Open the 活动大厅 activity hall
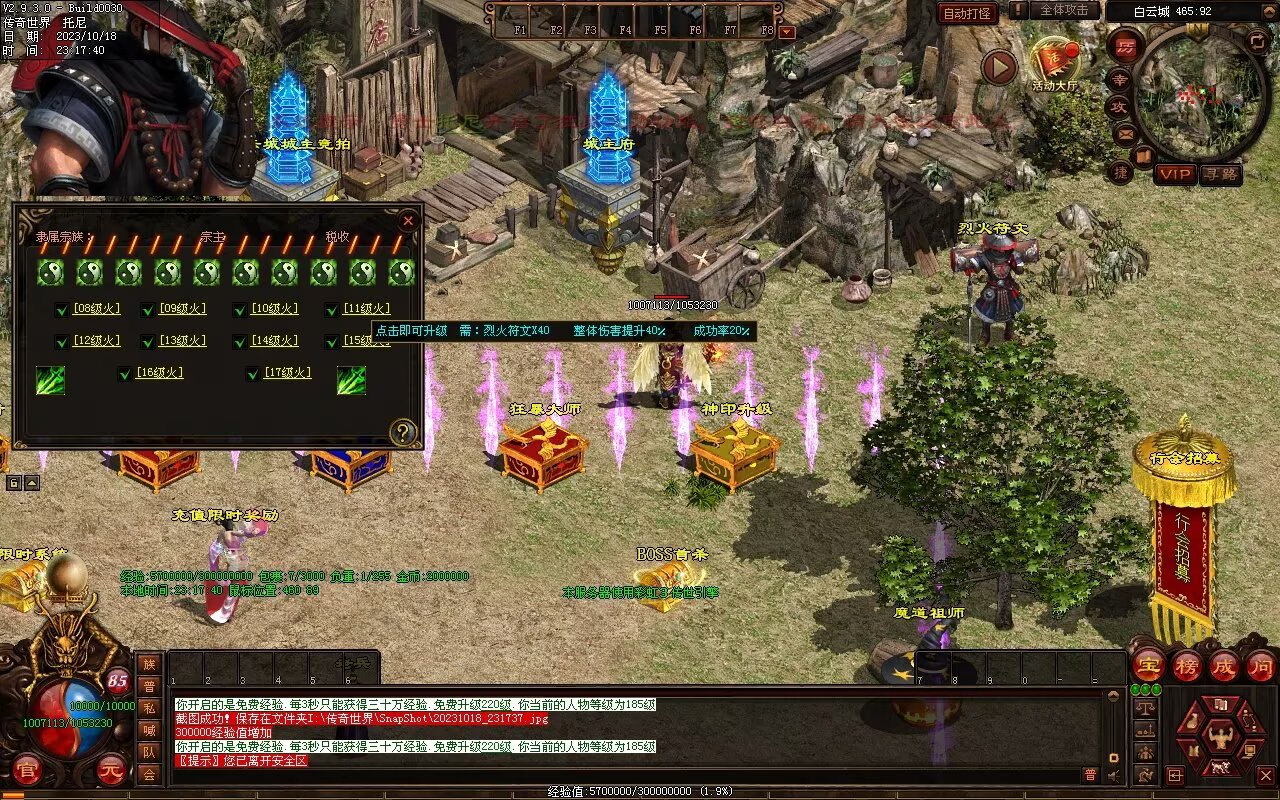This screenshot has width=1280, height=800. pyautogui.click(x=1055, y=64)
